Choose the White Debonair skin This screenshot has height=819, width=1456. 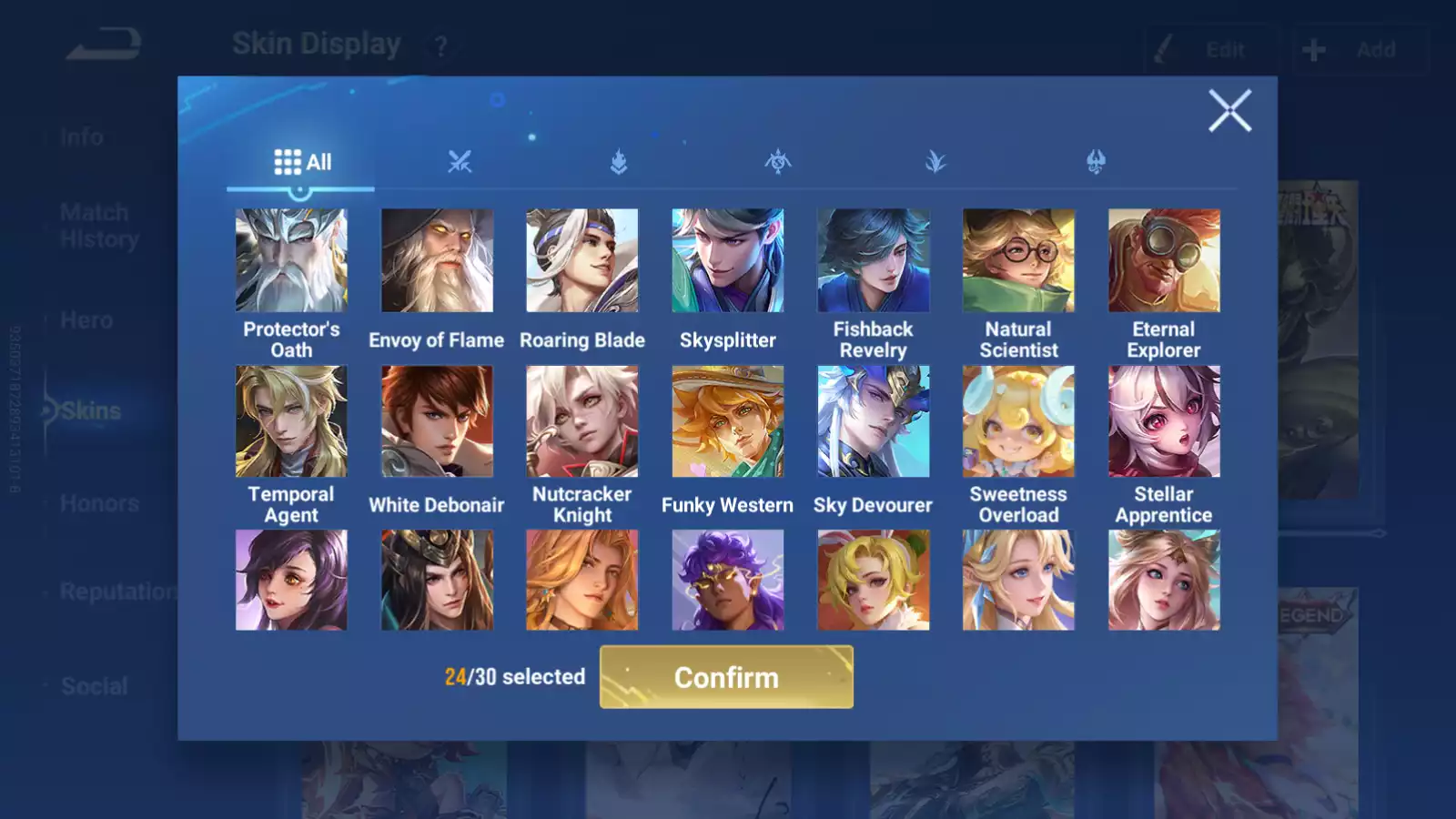click(437, 421)
